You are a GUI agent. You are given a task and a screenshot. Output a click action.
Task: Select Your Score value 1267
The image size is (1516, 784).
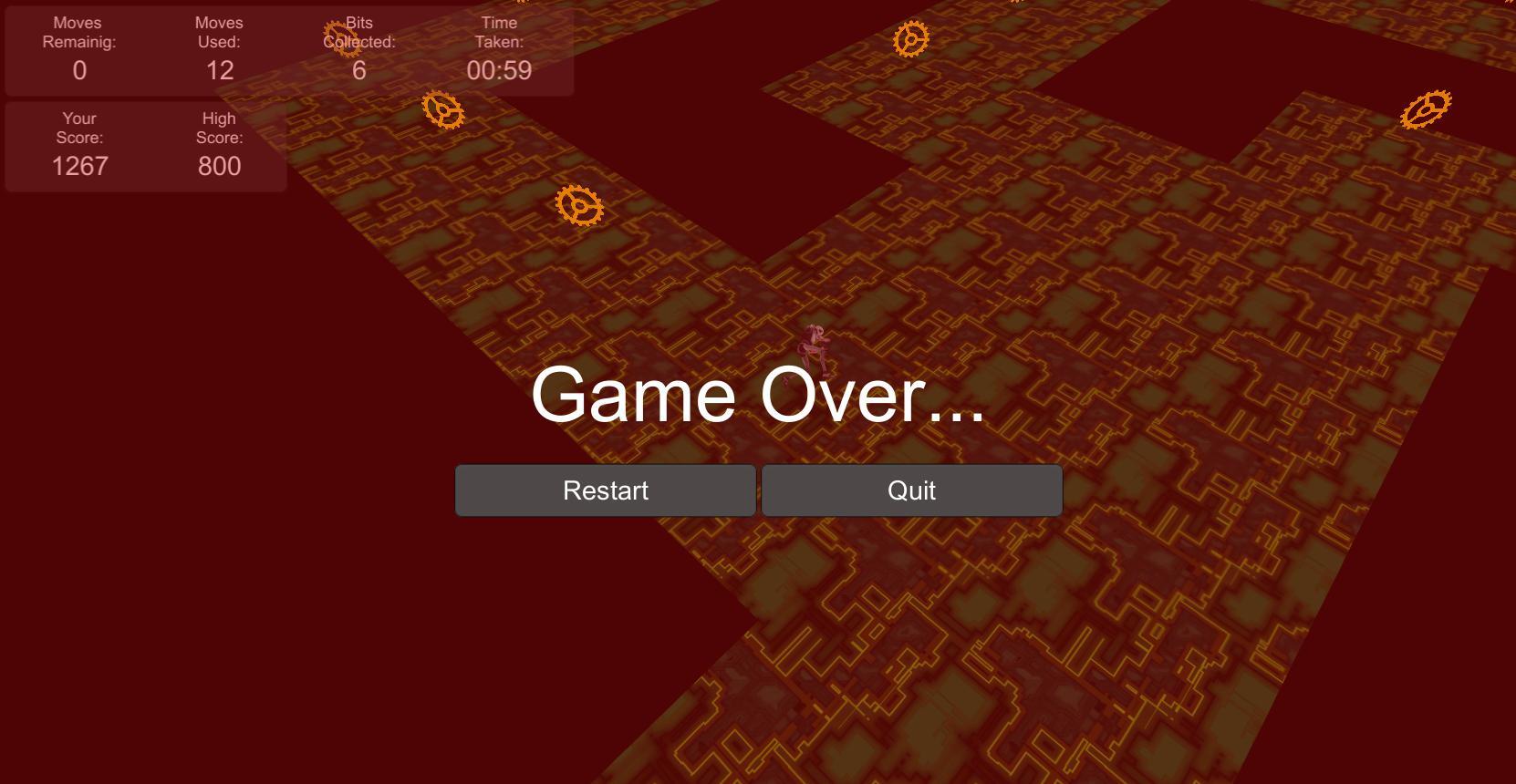click(78, 166)
